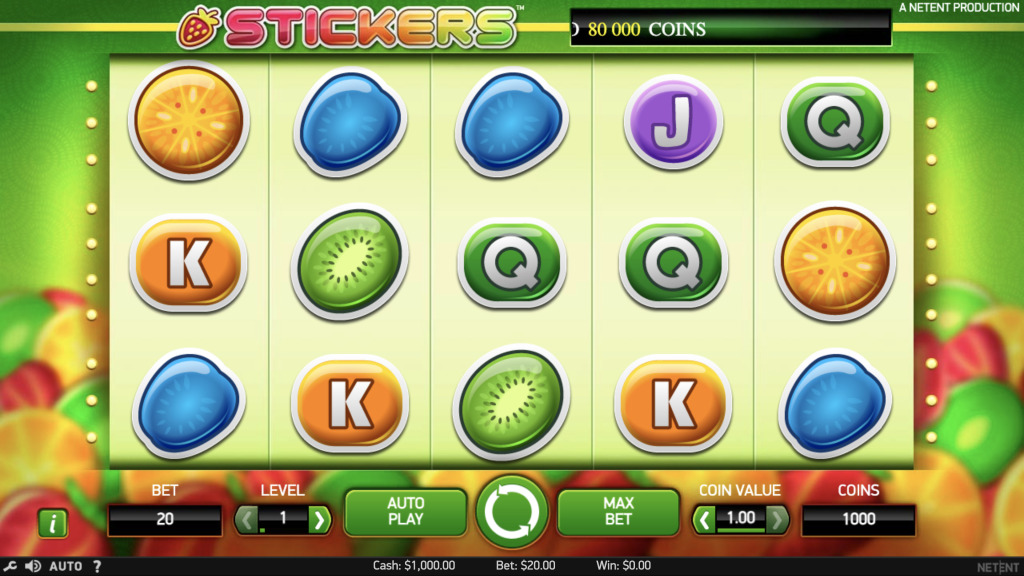Increase the bet level with the right arrow

[x=319, y=519]
